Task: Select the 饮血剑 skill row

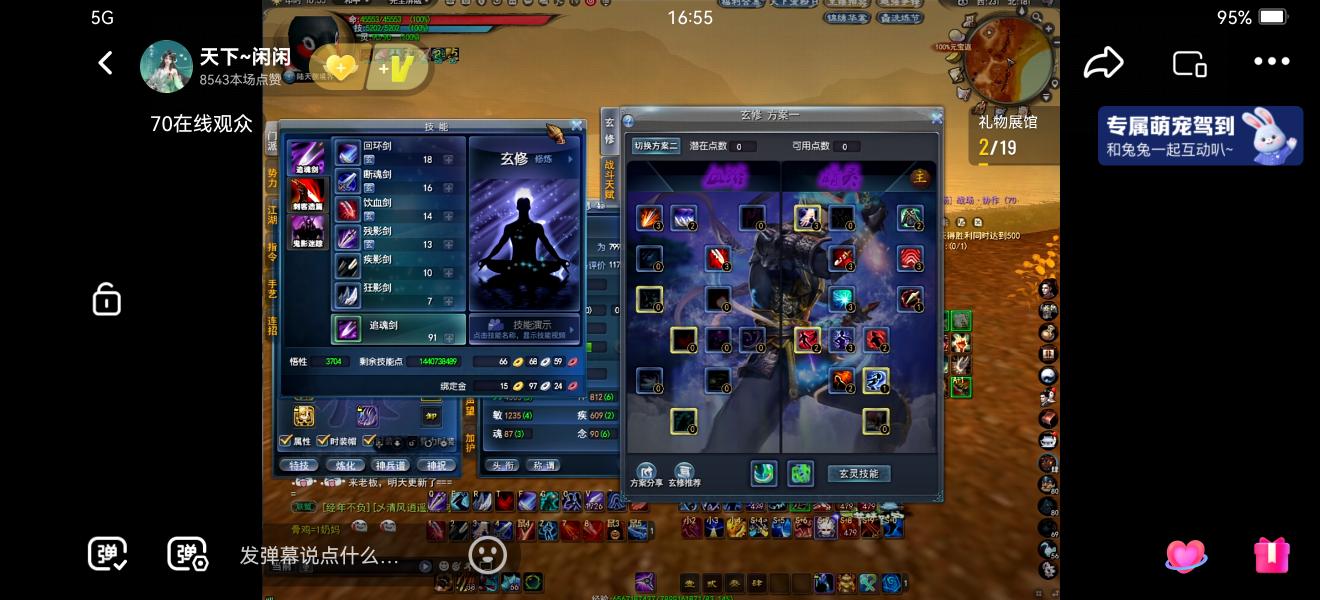Action: pyautogui.click(x=398, y=209)
